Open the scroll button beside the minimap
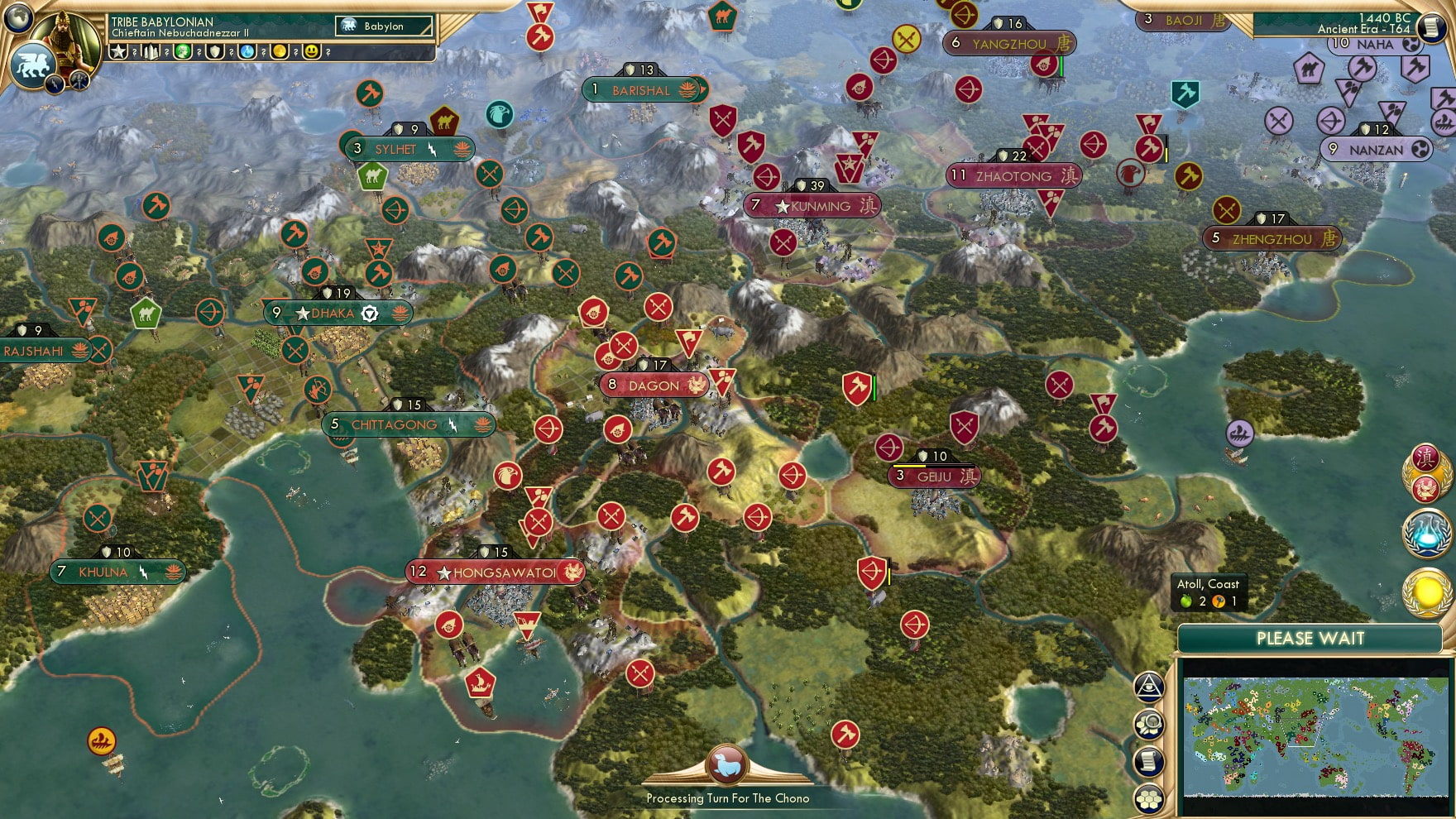The width and height of the screenshot is (1456, 819). (x=1149, y=762)
